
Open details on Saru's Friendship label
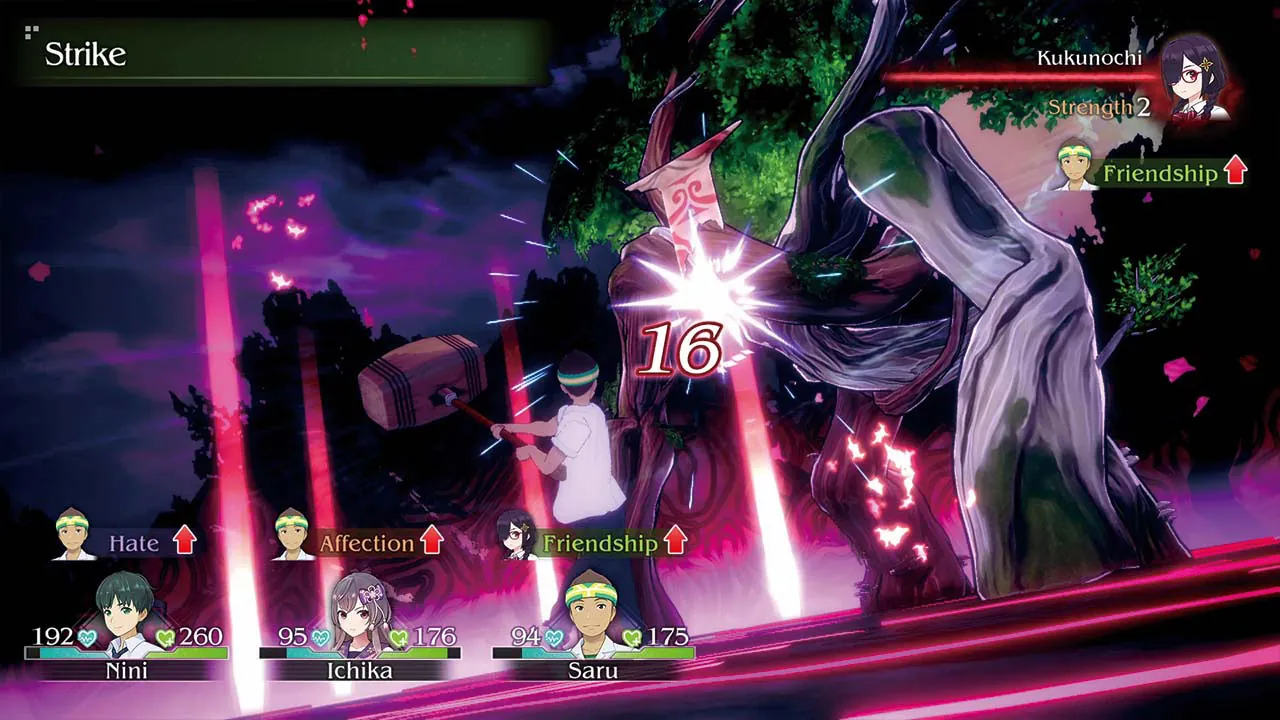coord(600,544)
